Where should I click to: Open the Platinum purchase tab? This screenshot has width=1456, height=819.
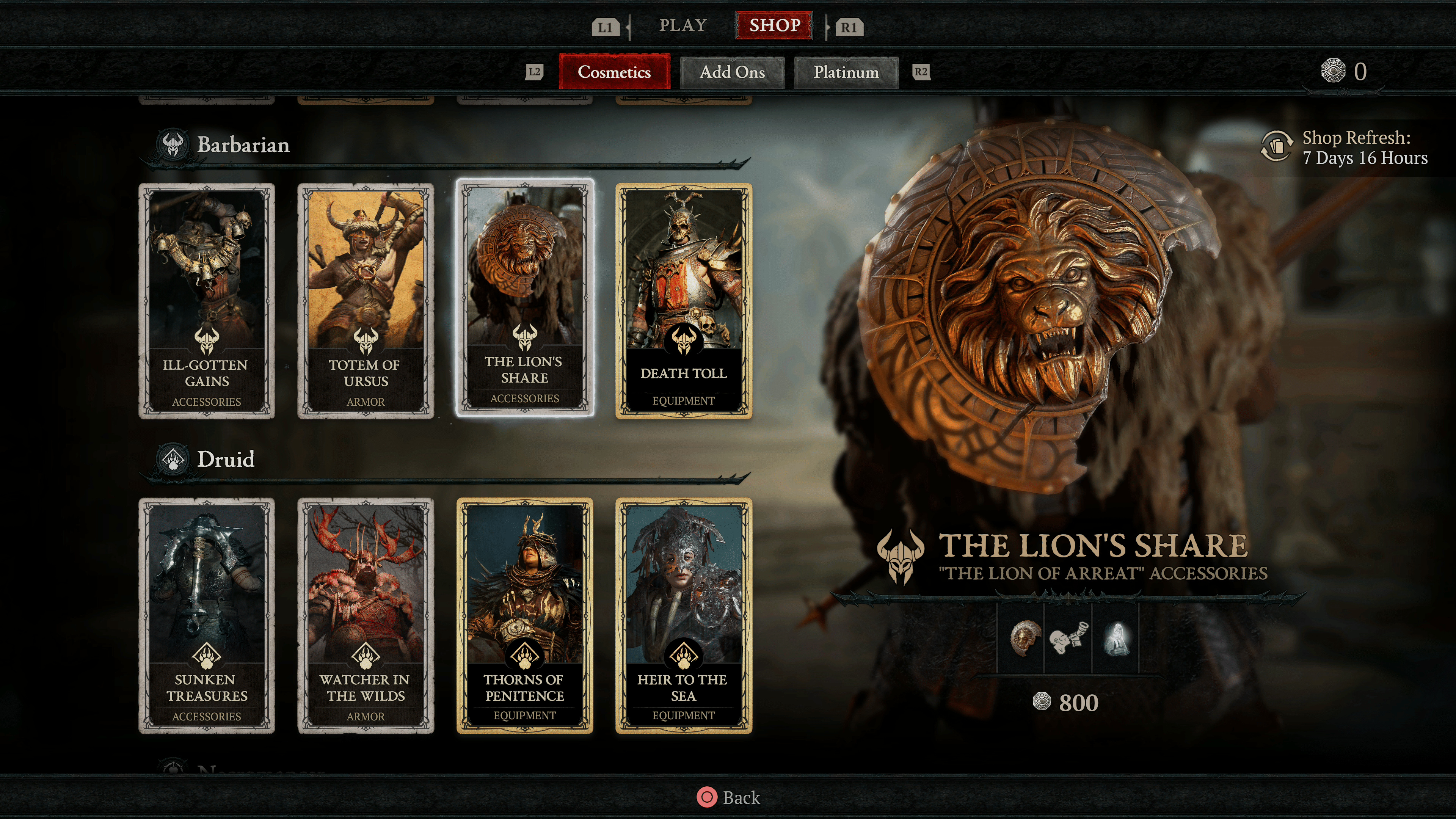(846, 72)
